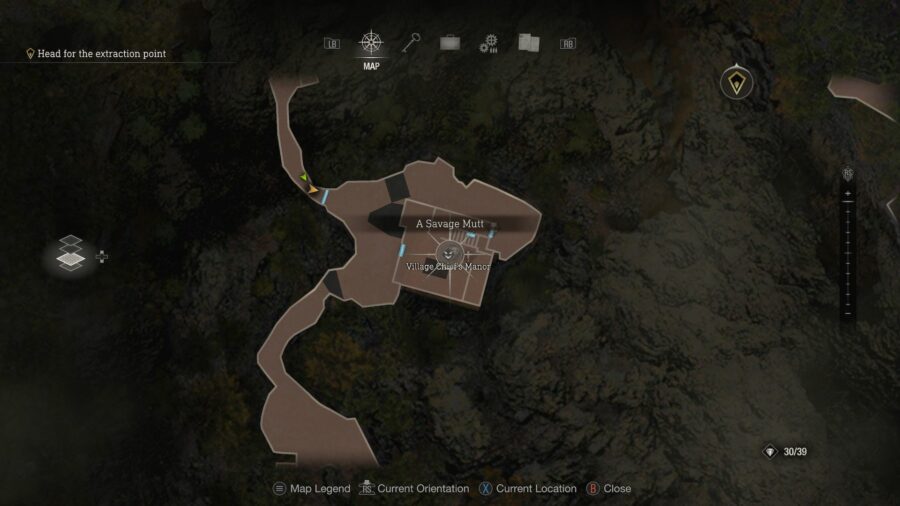900x506 pixels.
Task: Open the files documents tab
Action: coord(529,43)
